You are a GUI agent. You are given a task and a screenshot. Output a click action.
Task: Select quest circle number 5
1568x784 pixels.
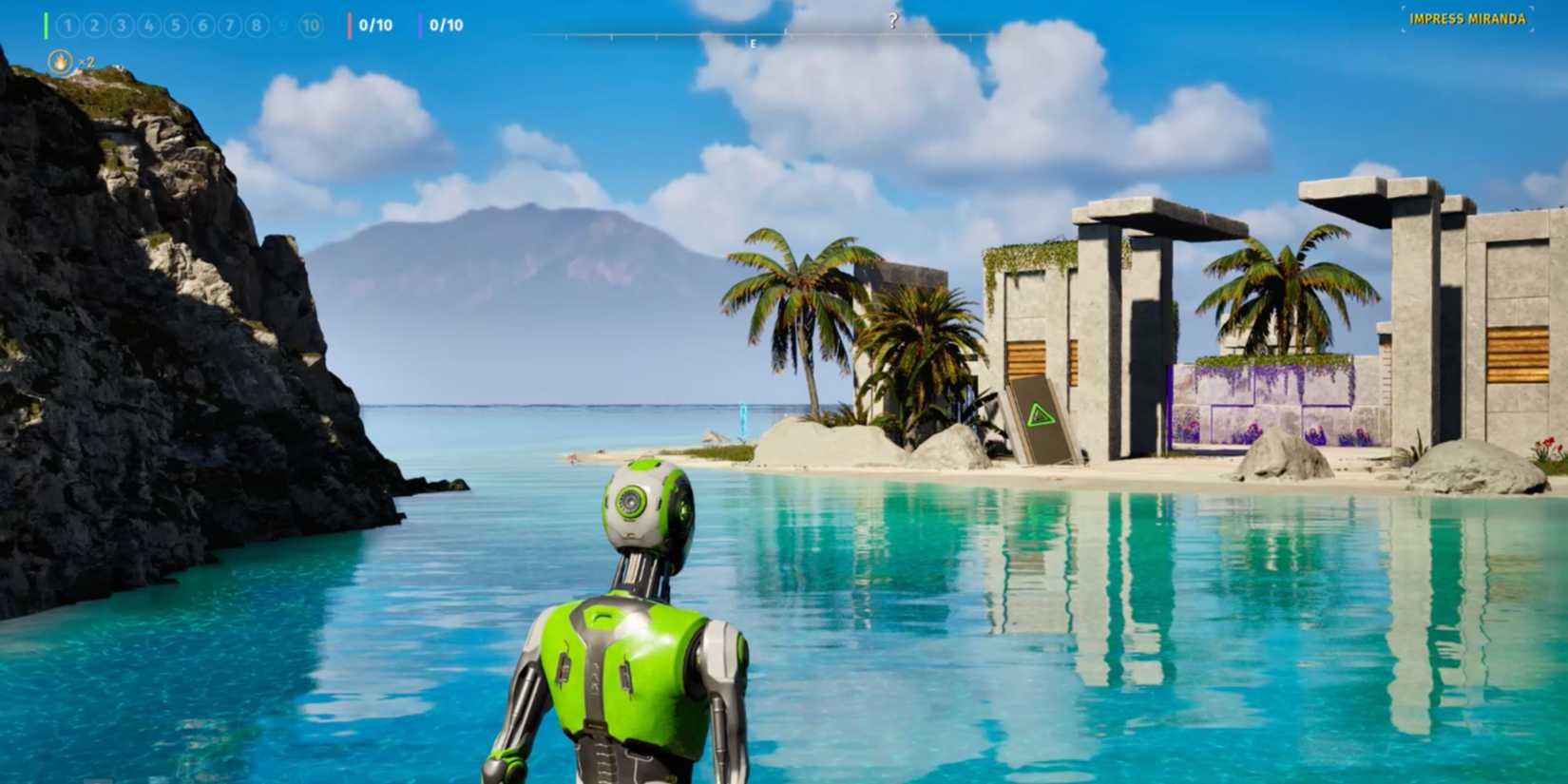pos(177,26)
